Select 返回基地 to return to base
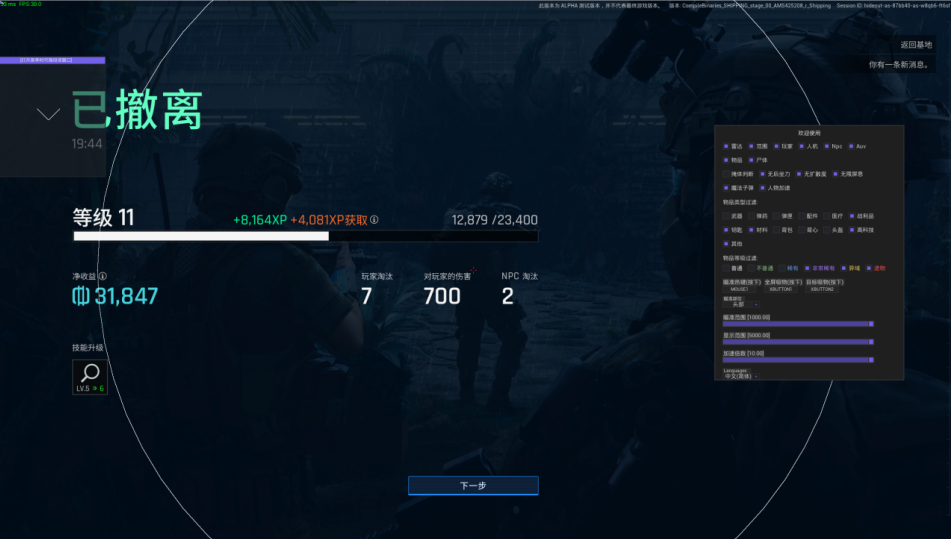The image size is (951, 539). point(915,45)
